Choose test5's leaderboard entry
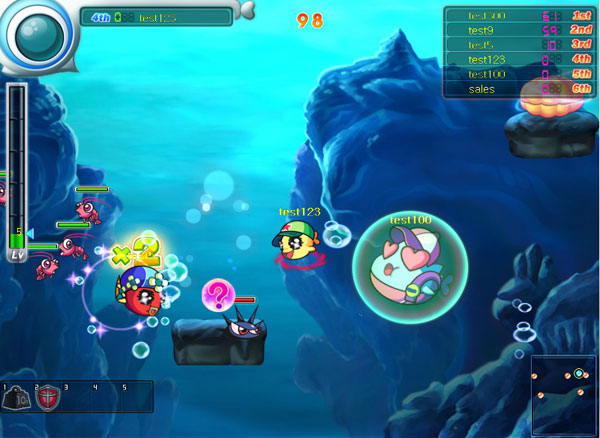 518,45
